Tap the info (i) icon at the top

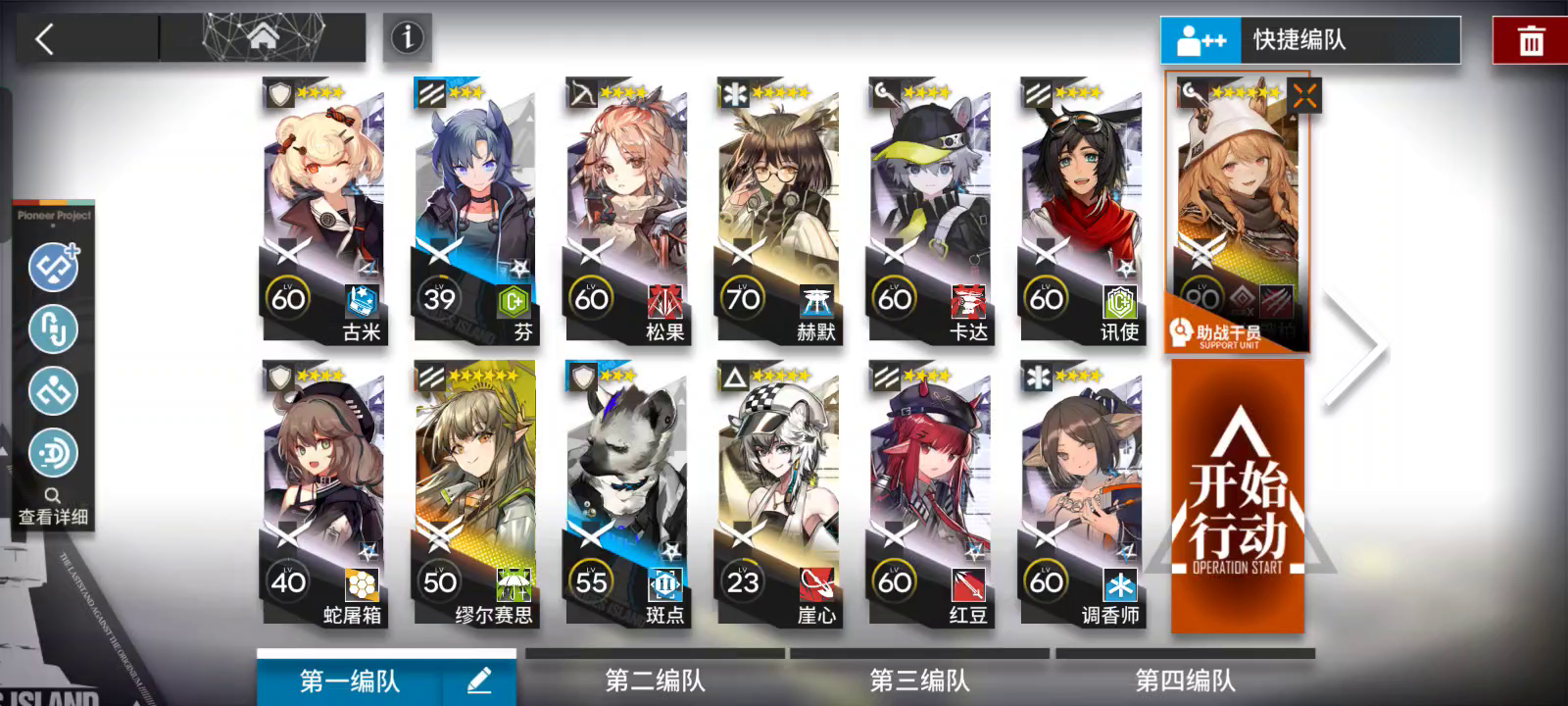[x=405, y=37]
